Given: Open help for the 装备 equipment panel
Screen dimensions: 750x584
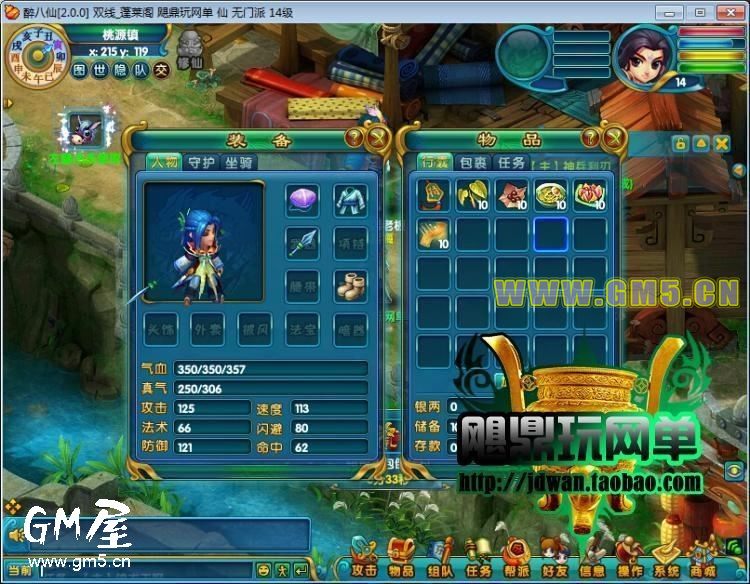Looking at the screenshot, I should coord(355,137).
